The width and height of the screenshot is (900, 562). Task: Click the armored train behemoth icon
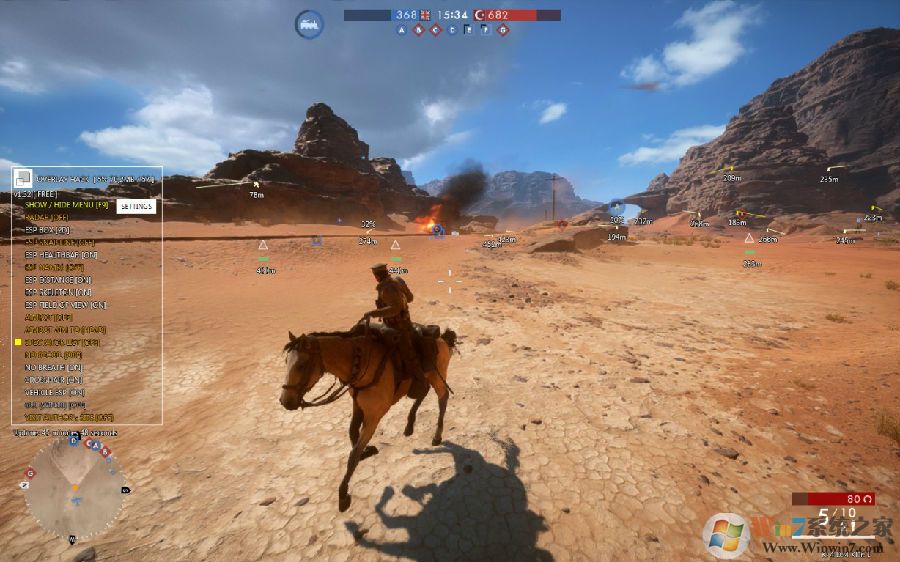(309, 23)
